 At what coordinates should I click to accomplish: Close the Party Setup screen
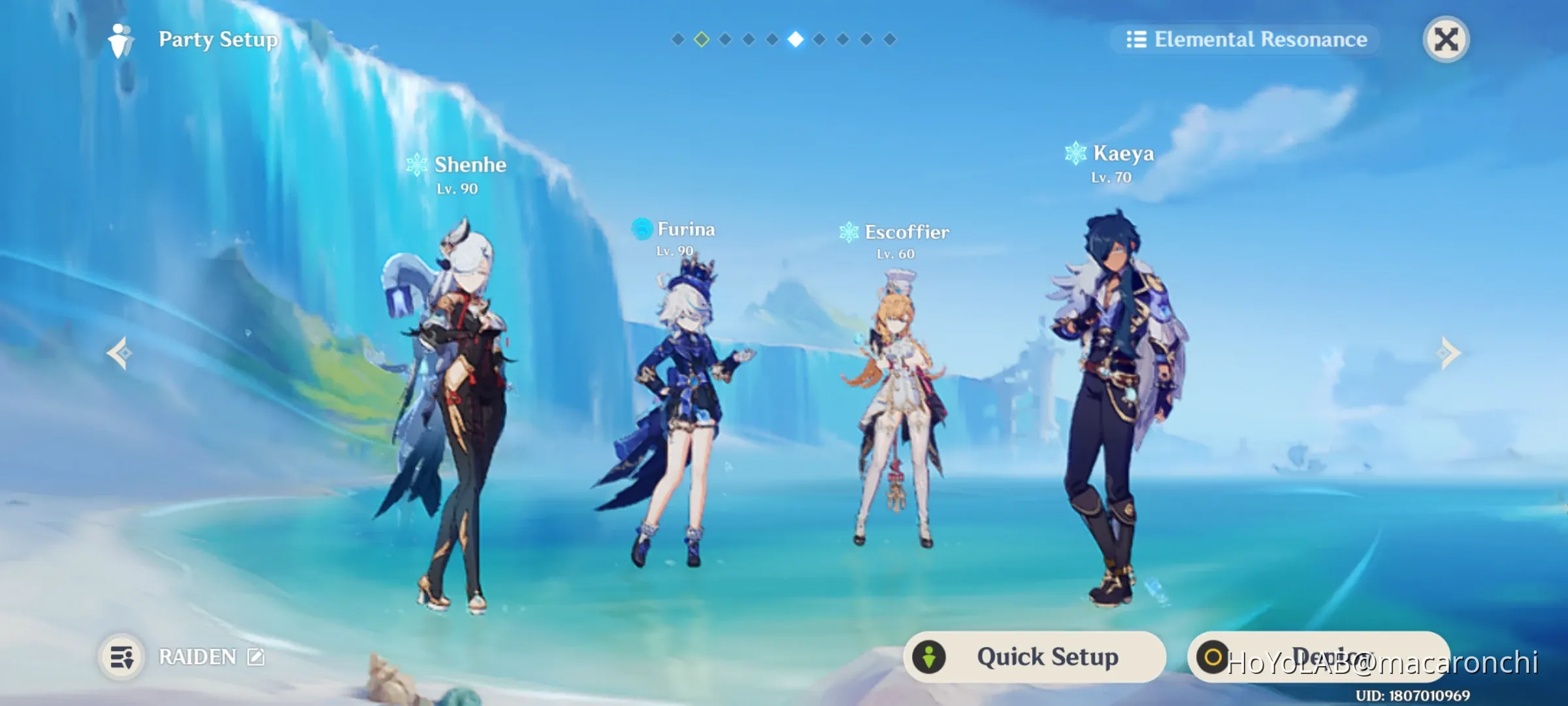click(1446, 40)
